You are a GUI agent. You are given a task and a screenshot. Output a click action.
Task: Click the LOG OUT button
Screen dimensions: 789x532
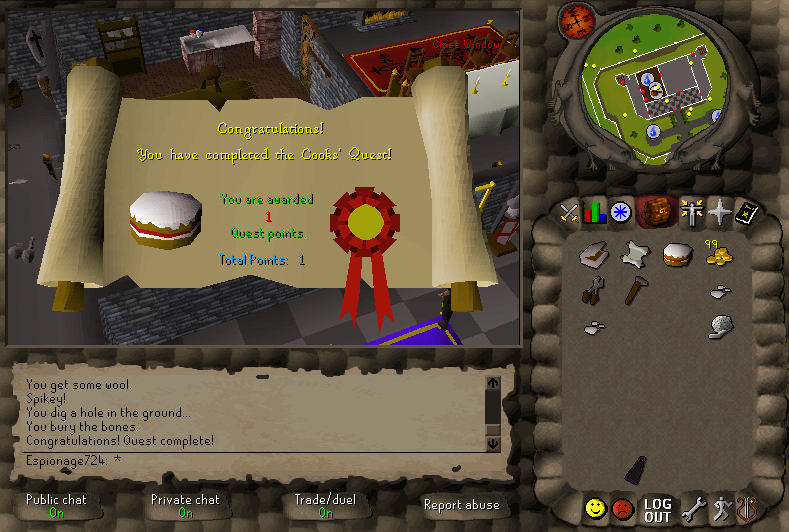657,510
